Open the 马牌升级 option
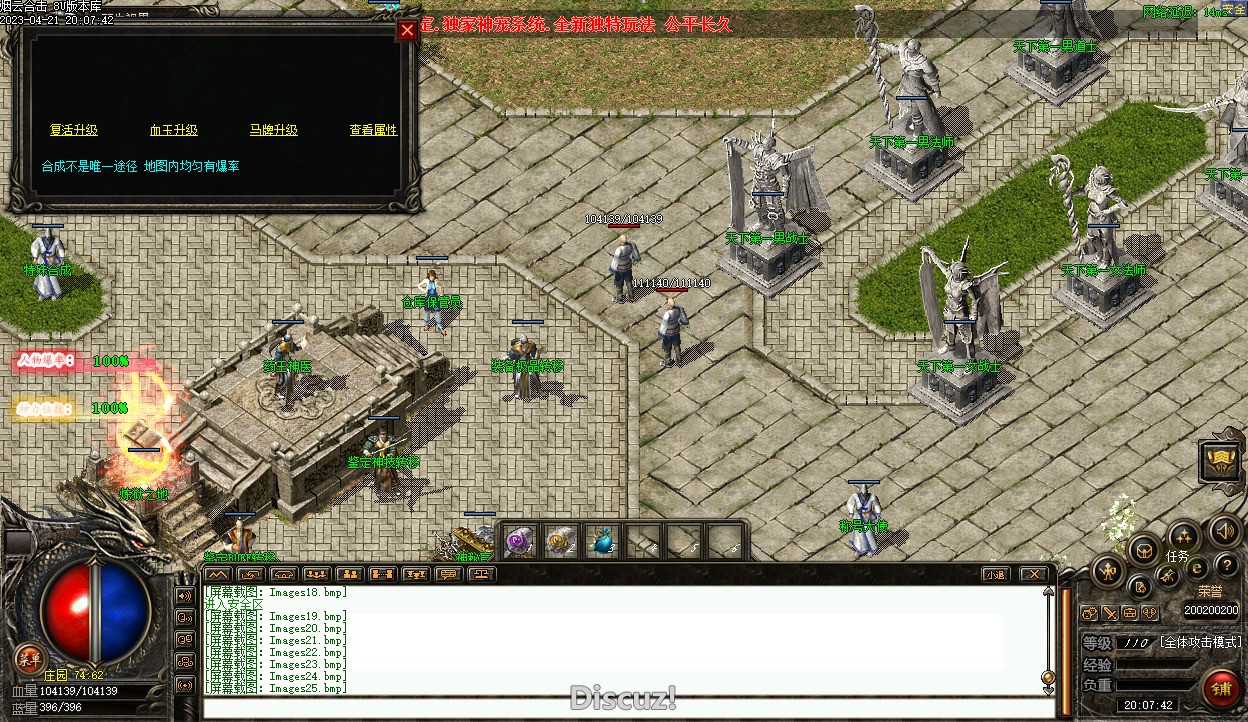 pyautogui.click(x=274, y=130)
